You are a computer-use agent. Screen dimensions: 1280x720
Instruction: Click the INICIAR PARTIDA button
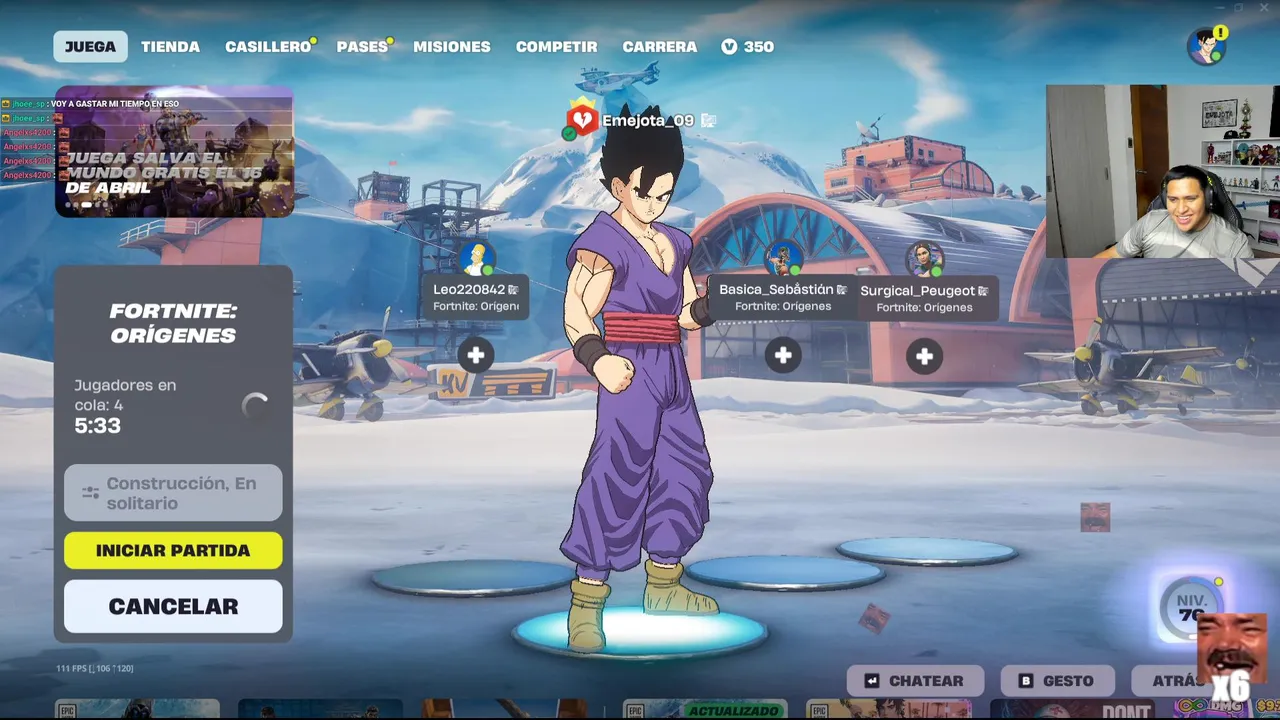[x=173, y=550]
